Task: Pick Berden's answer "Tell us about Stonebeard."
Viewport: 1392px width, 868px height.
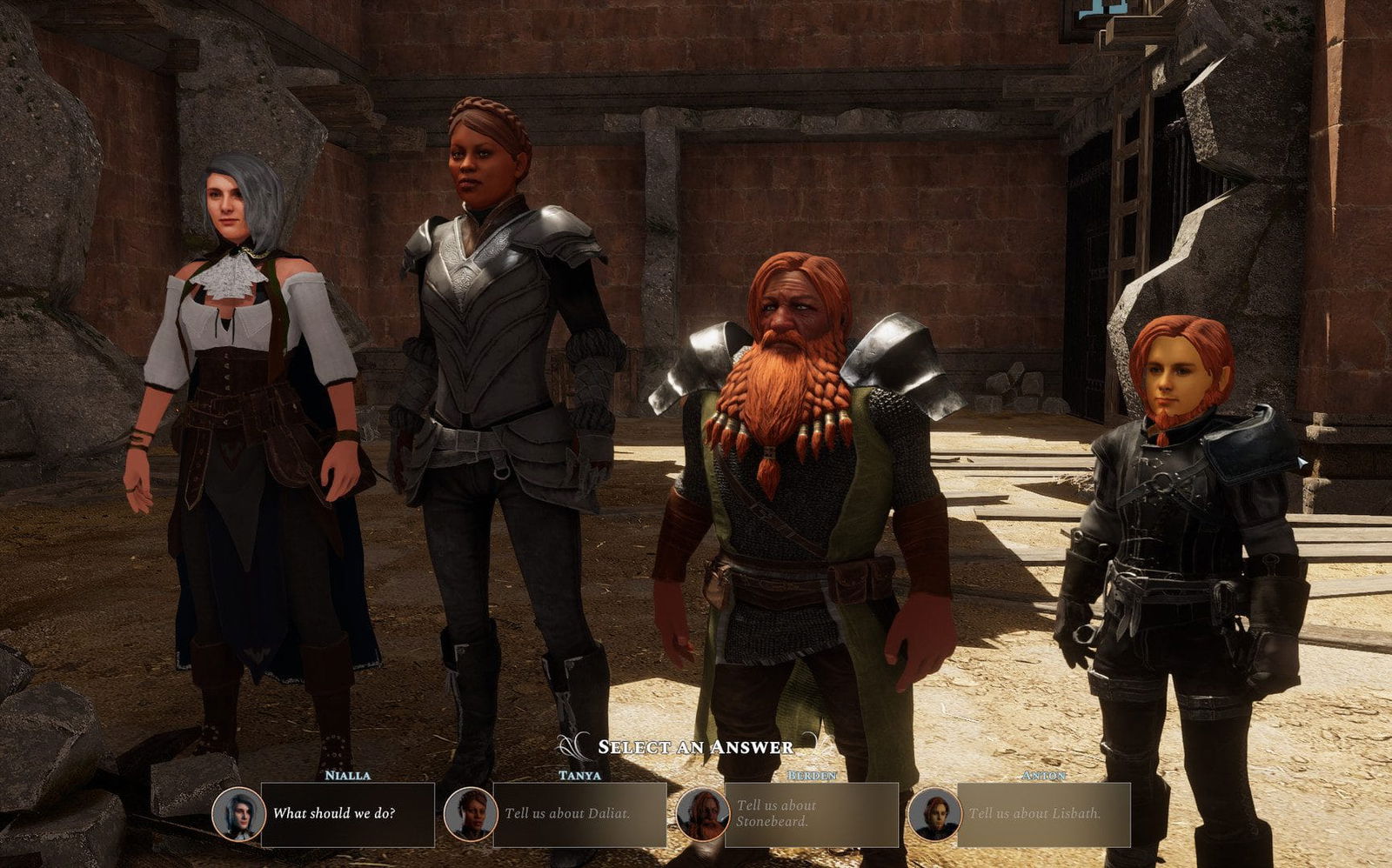Action: tap(811, 814)
